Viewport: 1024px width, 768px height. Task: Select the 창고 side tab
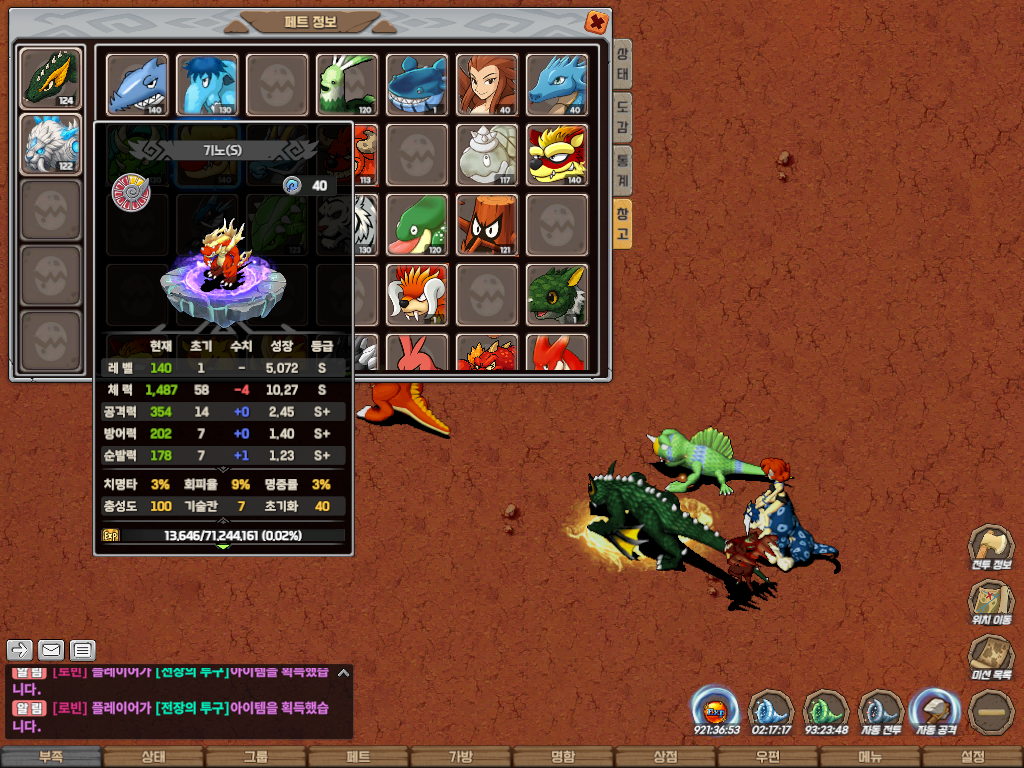[622, 223]
